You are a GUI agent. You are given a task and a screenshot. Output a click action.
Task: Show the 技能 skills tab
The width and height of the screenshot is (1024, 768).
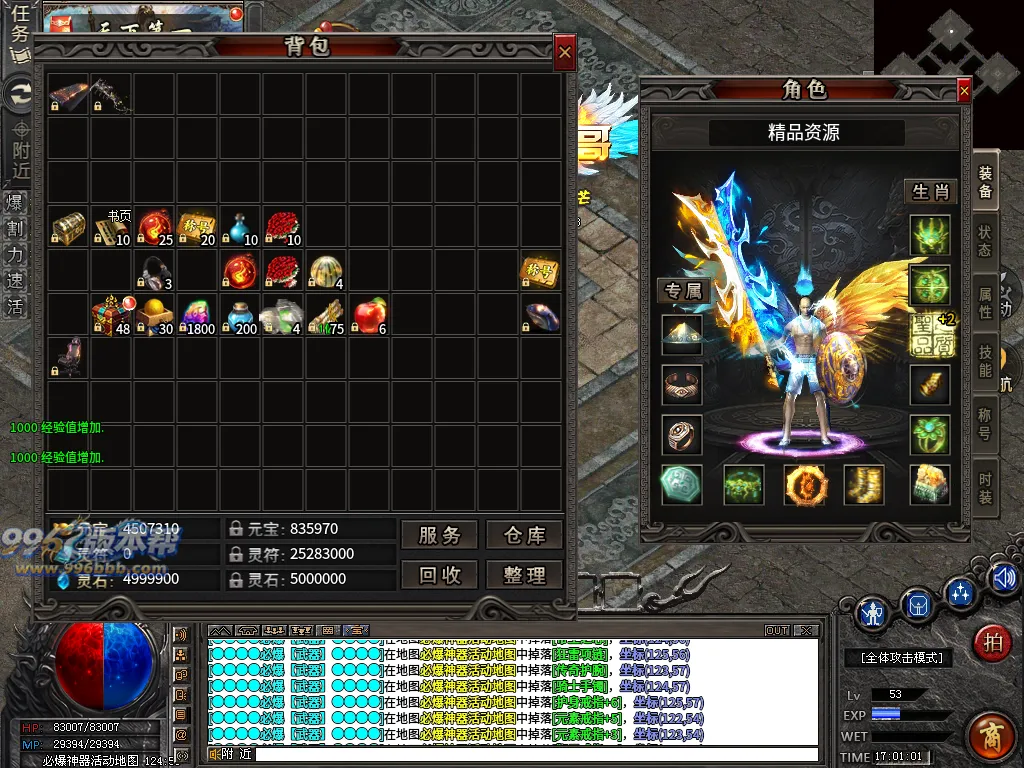pos(985,357)
